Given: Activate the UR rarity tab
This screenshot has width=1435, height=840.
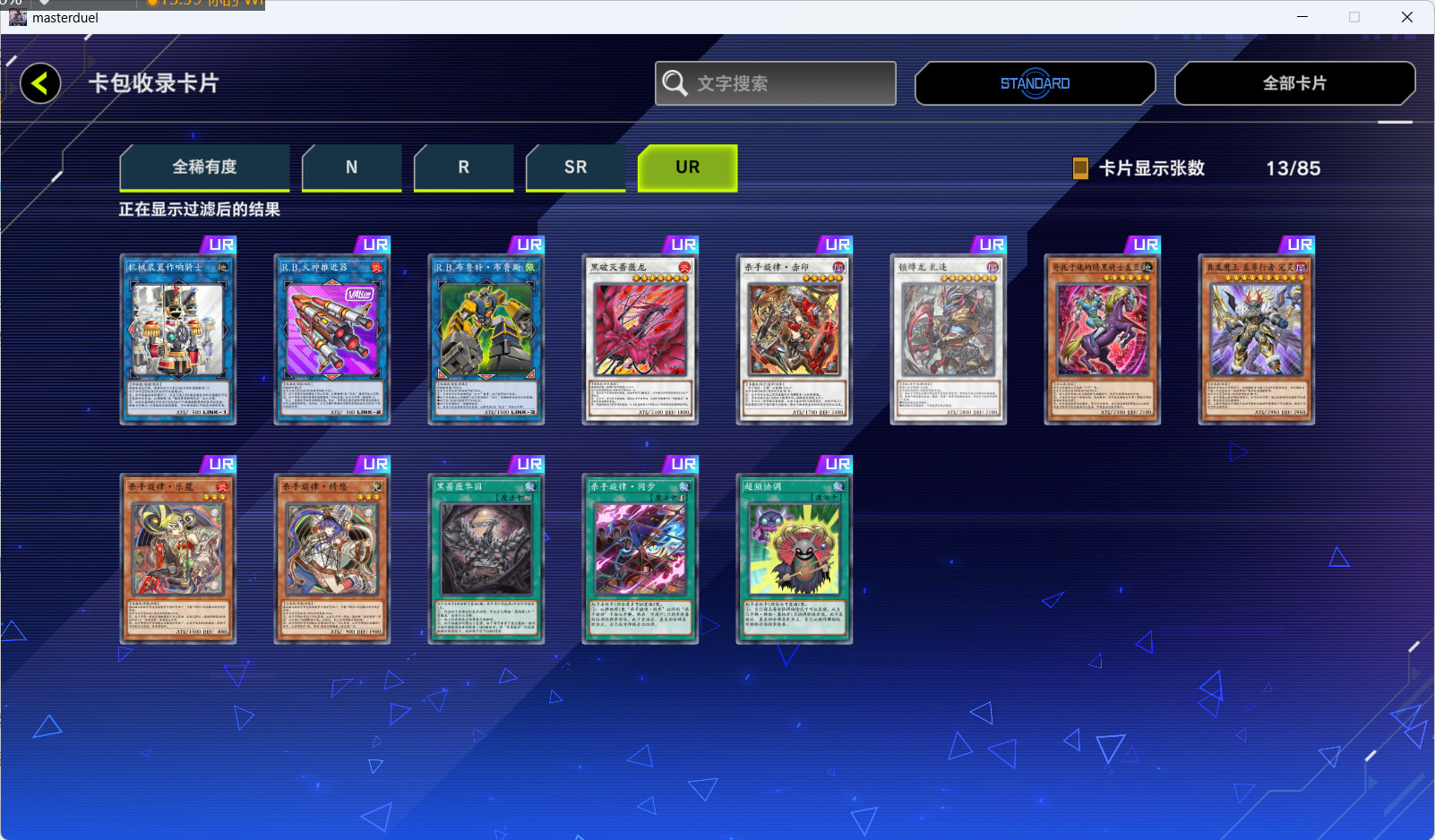Looking at the screenshot, I should click(687, 167).
